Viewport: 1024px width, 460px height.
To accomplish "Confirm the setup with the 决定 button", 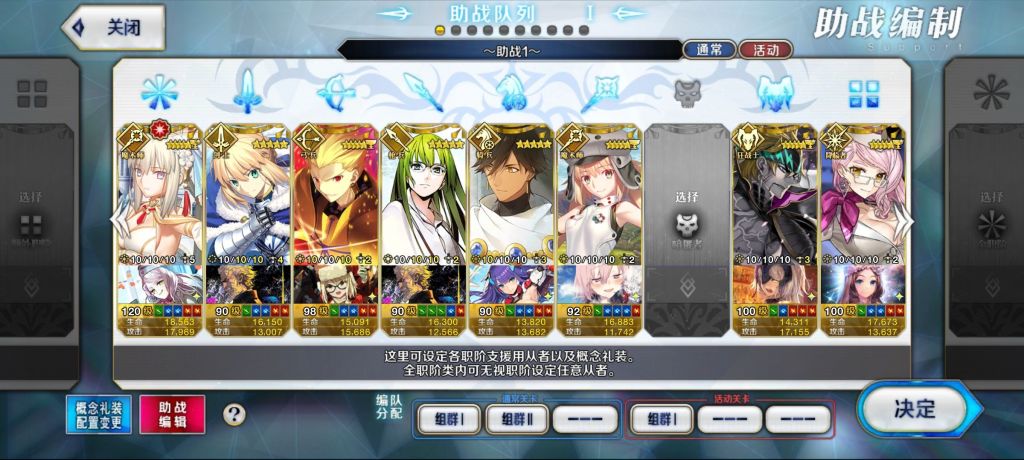I will [911, 409].
